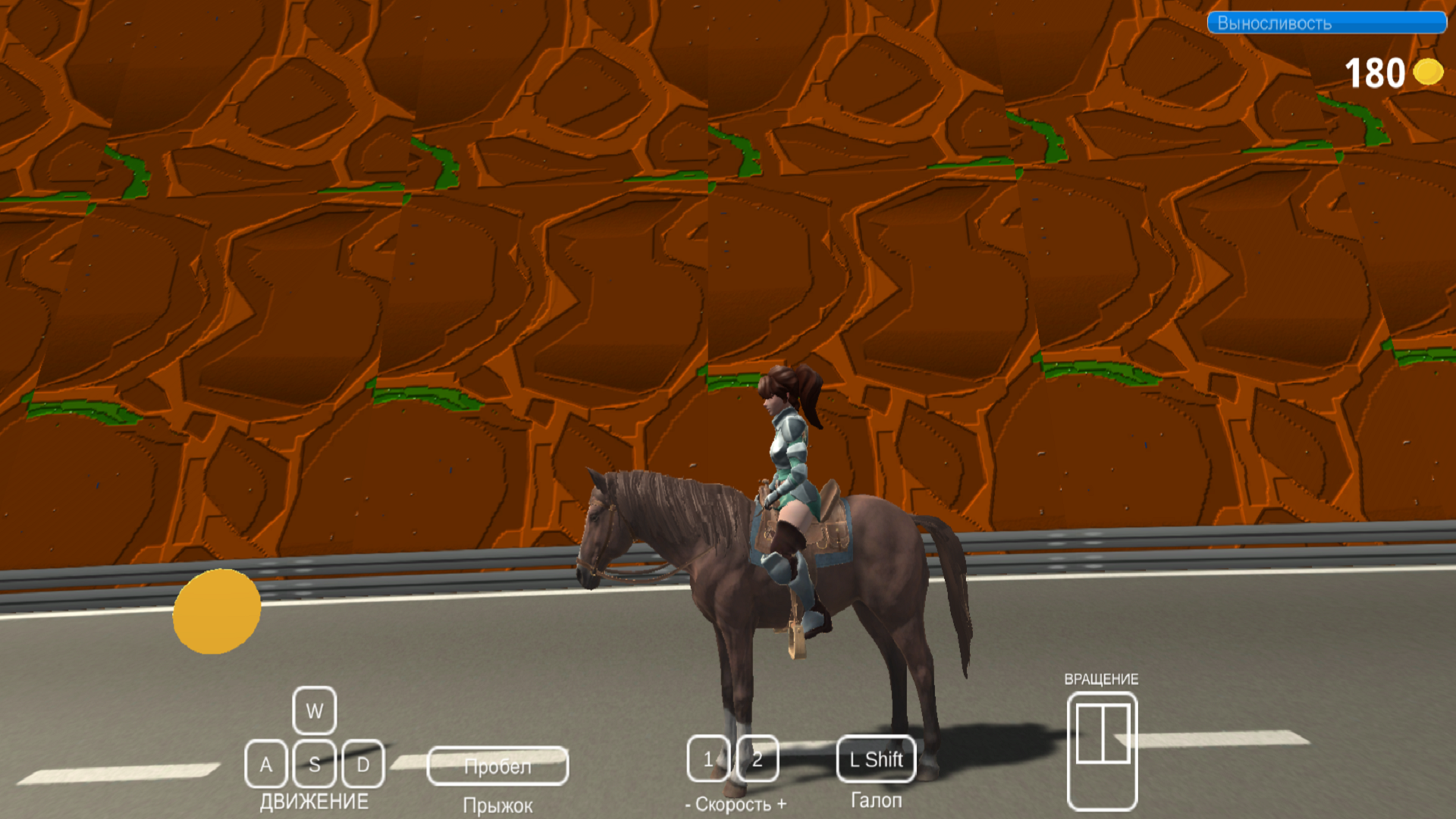Click the D key icon for moving right

point(363,763)
